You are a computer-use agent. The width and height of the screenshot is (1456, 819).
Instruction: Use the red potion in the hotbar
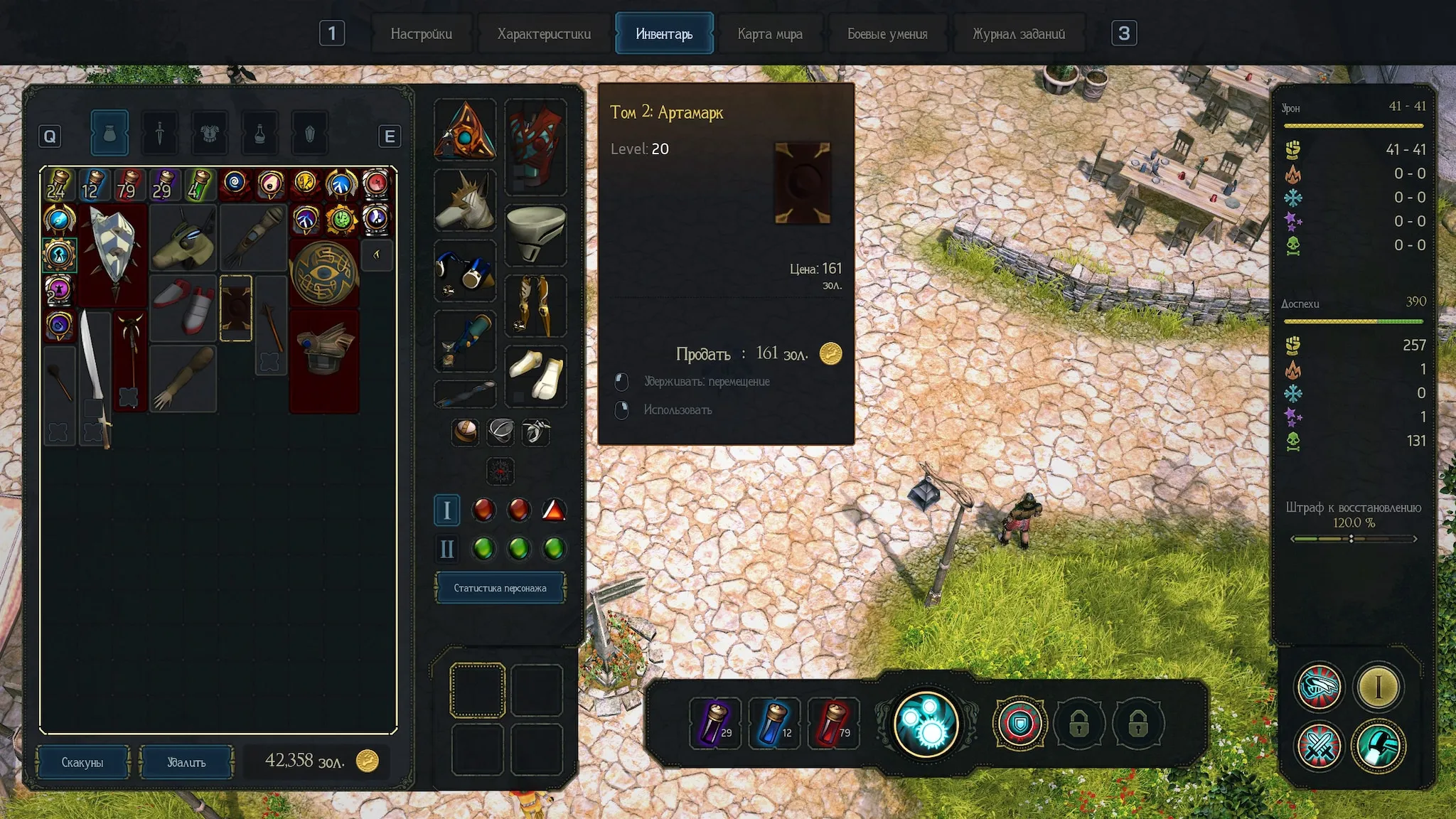833,724
